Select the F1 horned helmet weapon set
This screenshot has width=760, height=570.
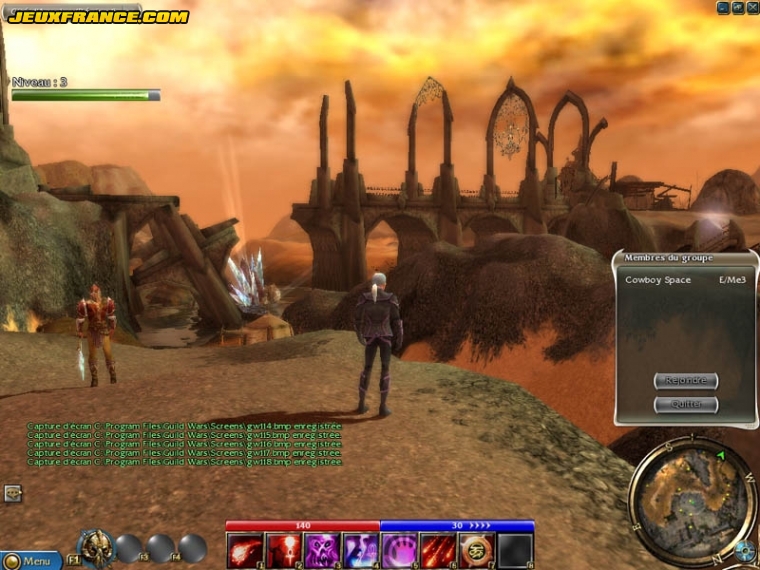tap(96, 548)
